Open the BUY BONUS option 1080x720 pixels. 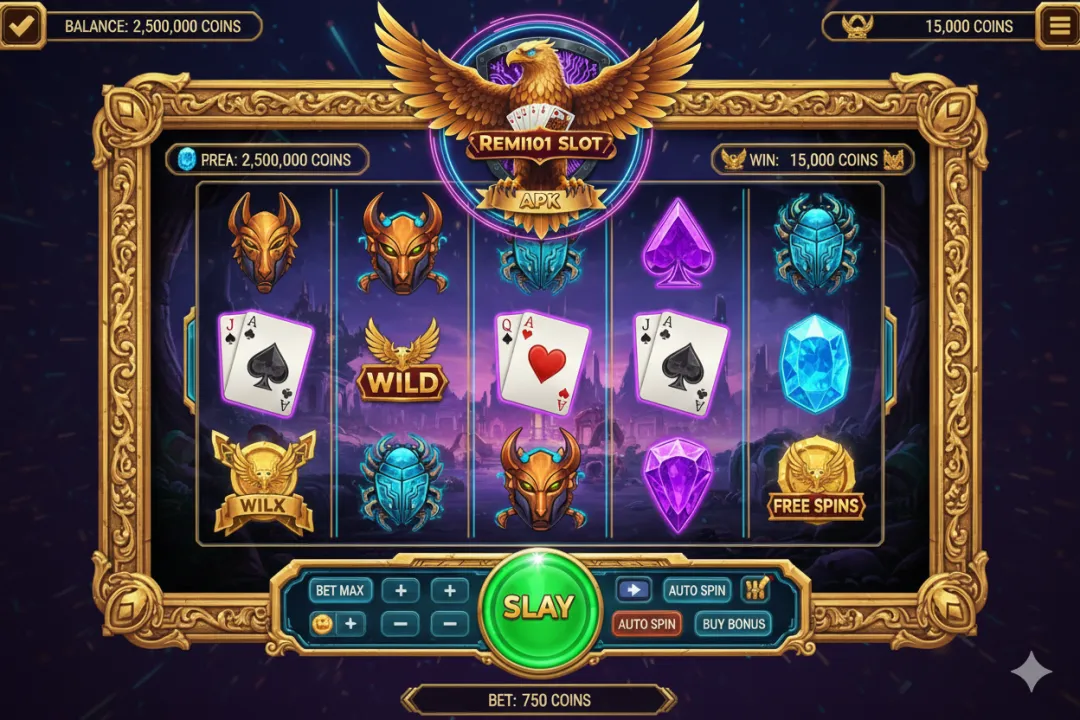(733, 624)
